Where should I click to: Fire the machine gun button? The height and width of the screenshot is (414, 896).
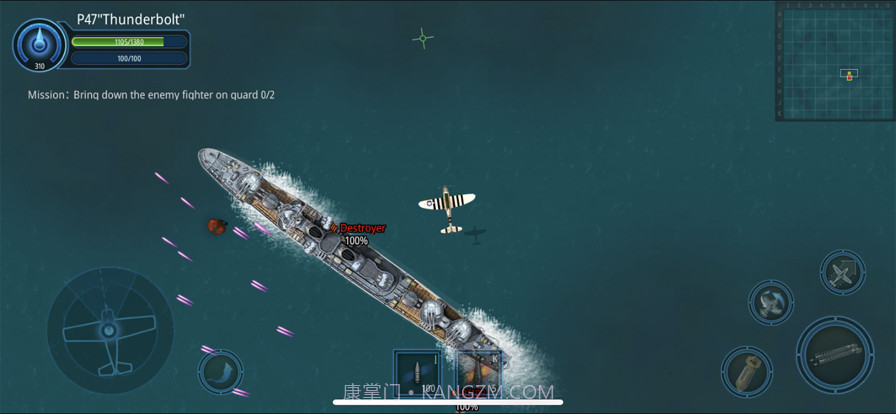[834, 354]
